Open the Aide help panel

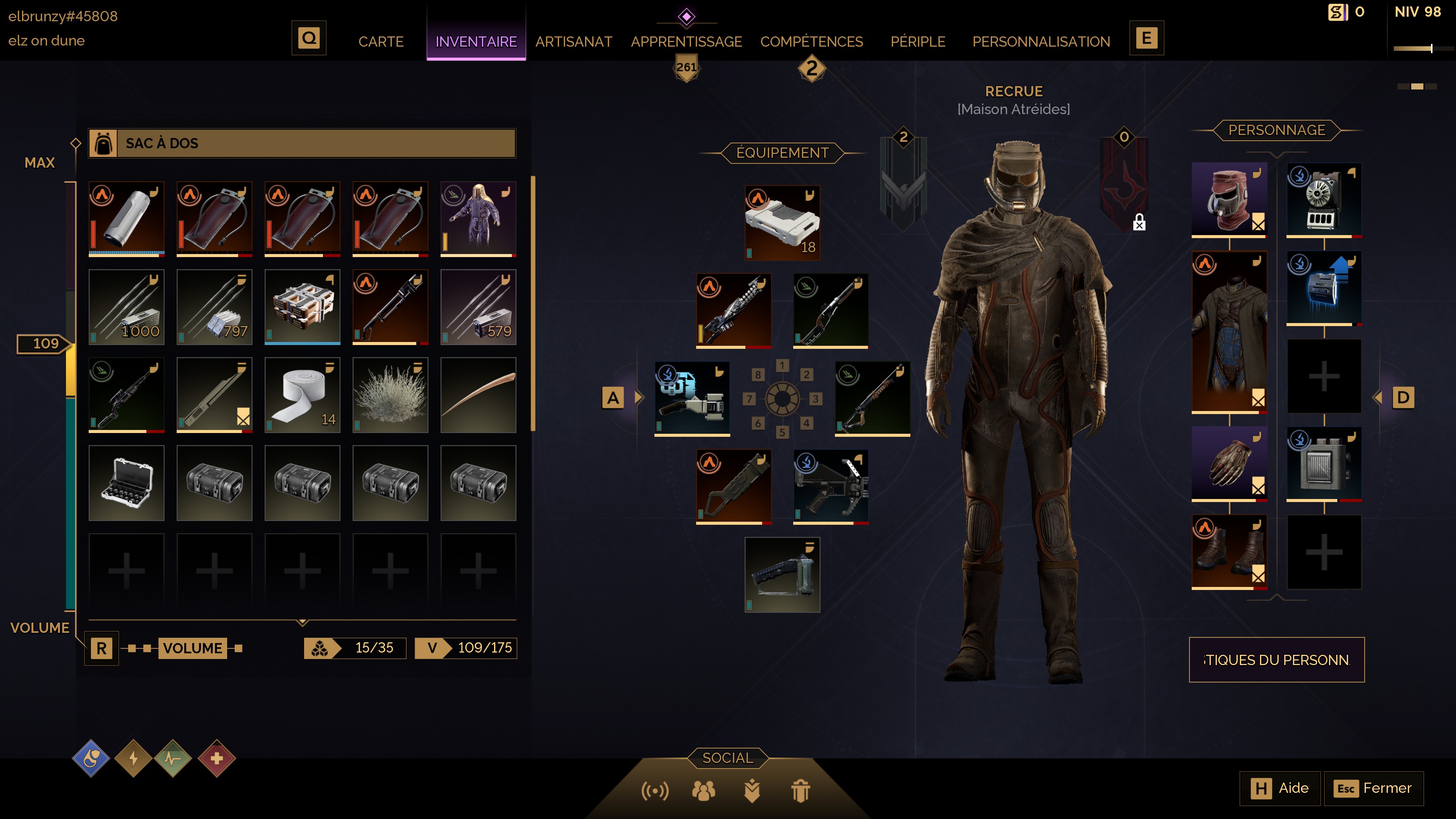(1280, 788)
